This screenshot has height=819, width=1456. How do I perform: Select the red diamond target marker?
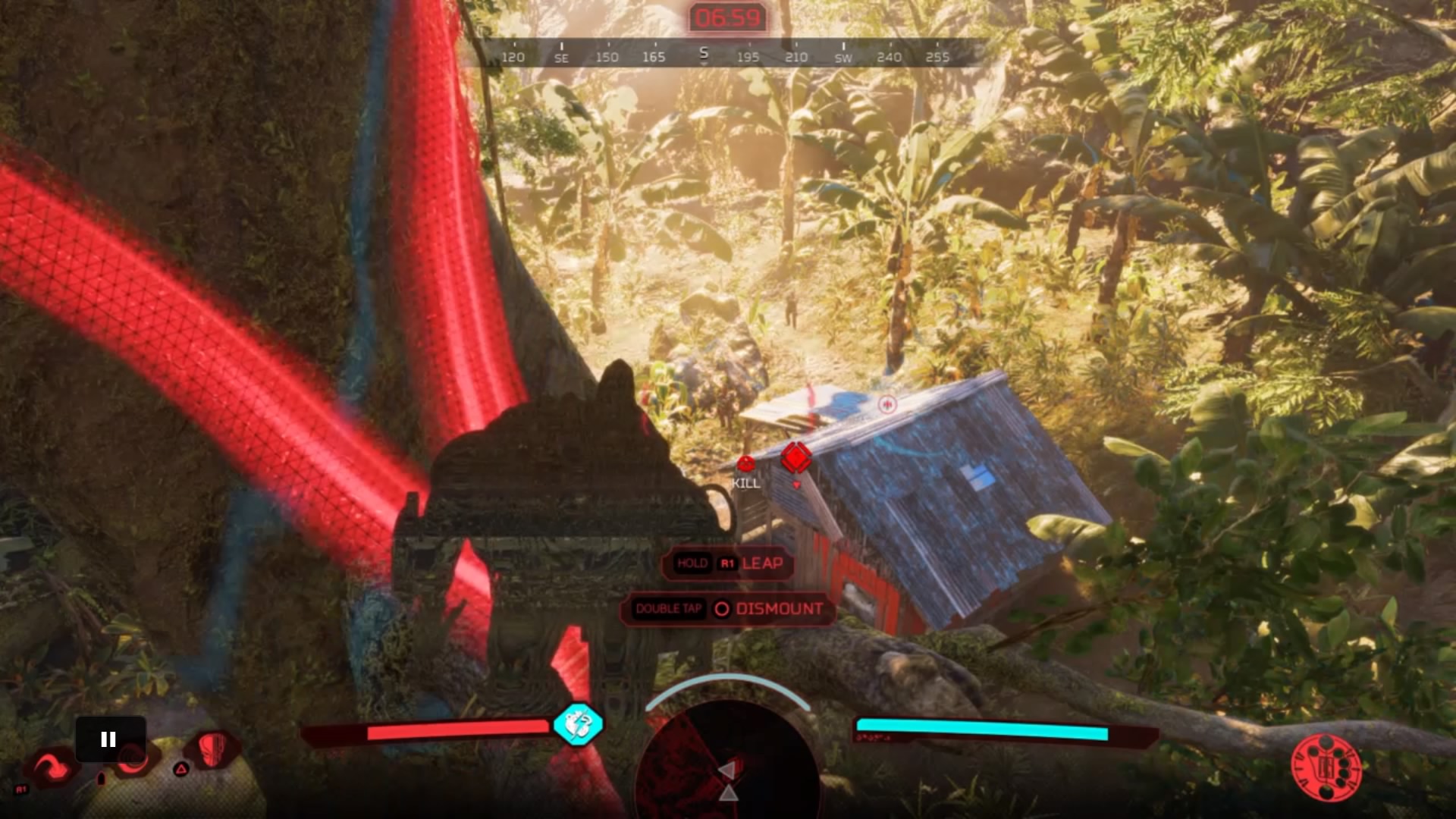click(x=796, y=457)
